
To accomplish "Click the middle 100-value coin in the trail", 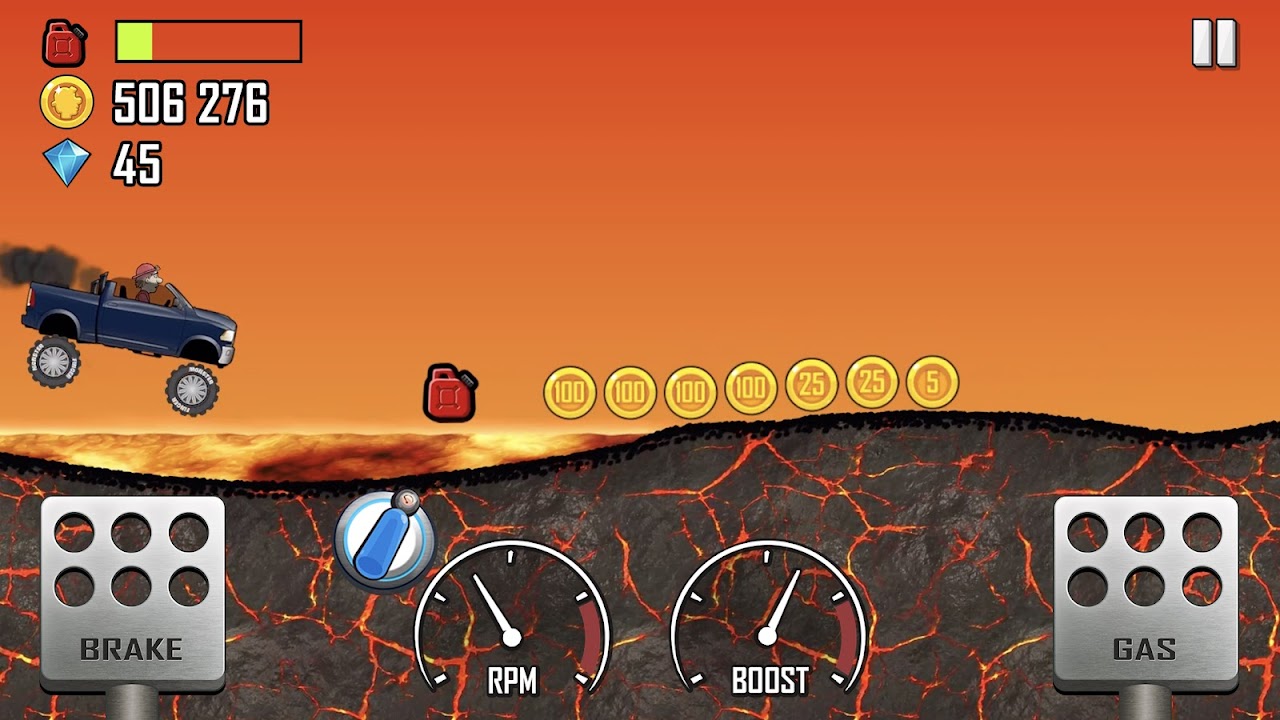I will tap(693, 388).
